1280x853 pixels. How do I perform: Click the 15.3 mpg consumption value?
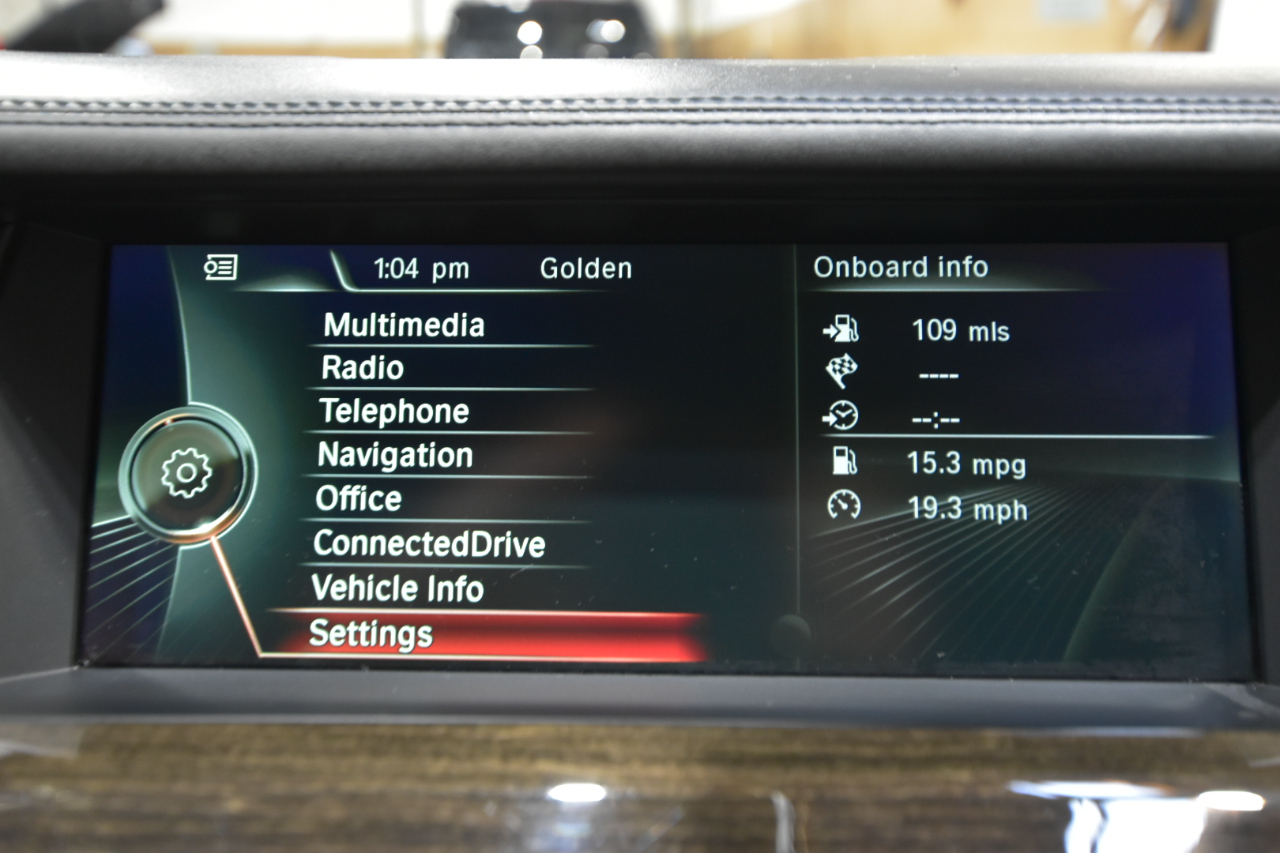[965, 463]
